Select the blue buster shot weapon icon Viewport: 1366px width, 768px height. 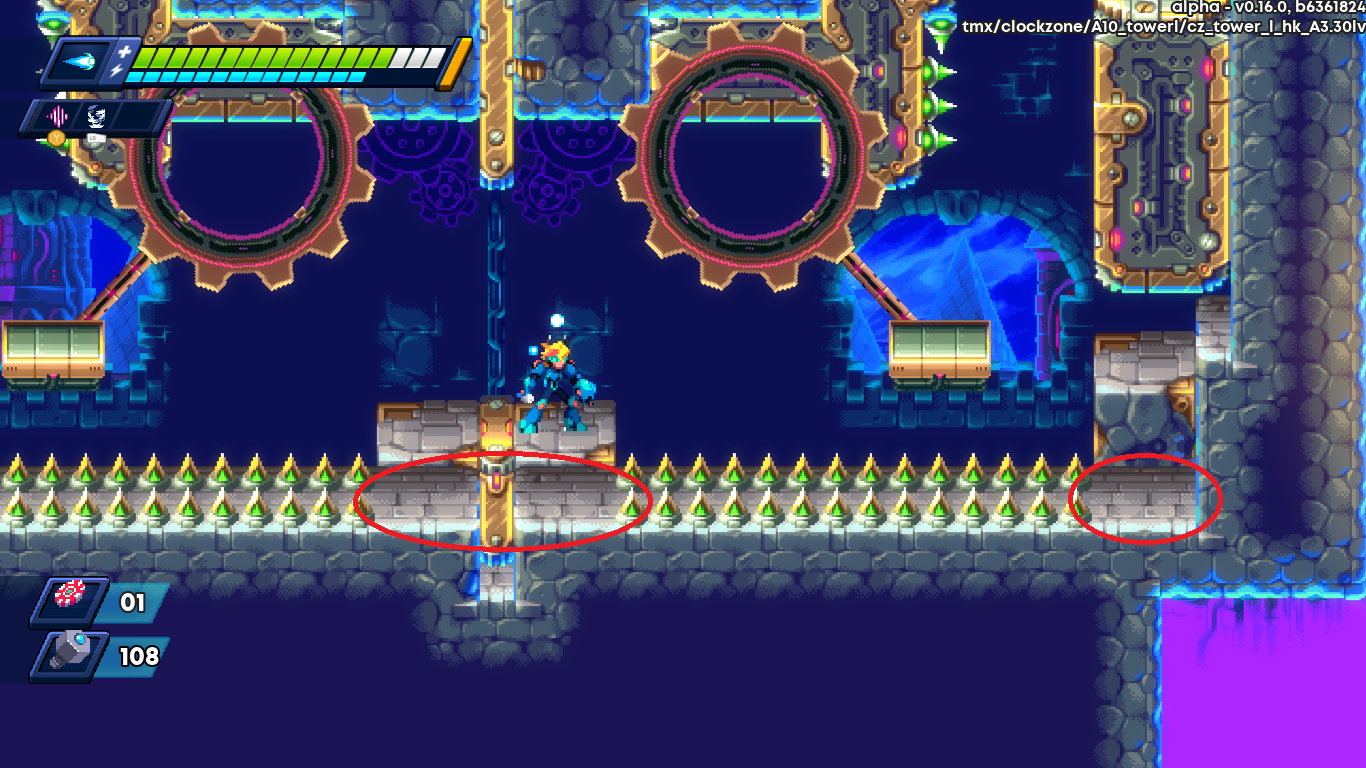[81, 62]
